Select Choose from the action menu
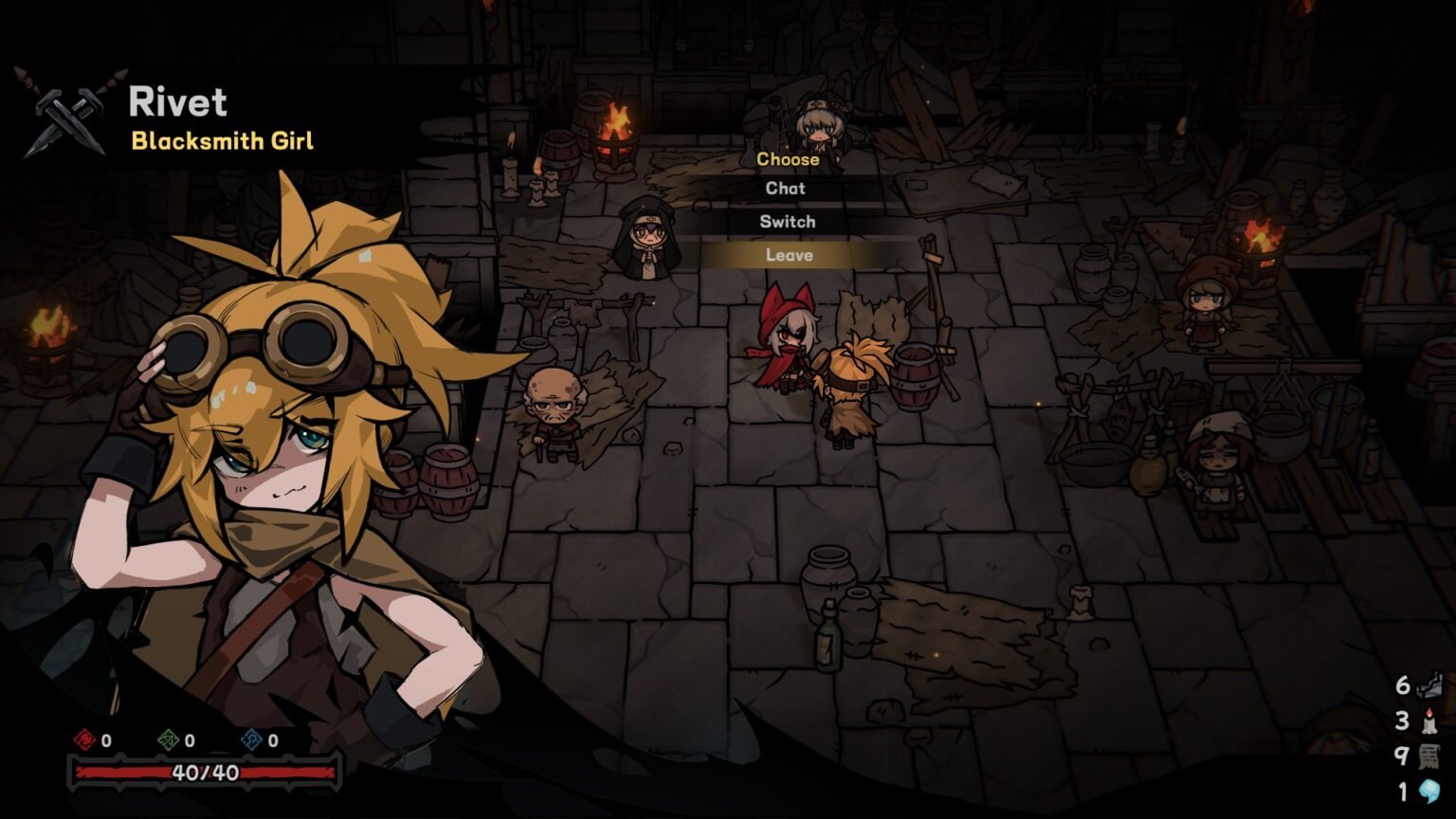This screenshot has height=819, width=1456. [x=788, y=159]
